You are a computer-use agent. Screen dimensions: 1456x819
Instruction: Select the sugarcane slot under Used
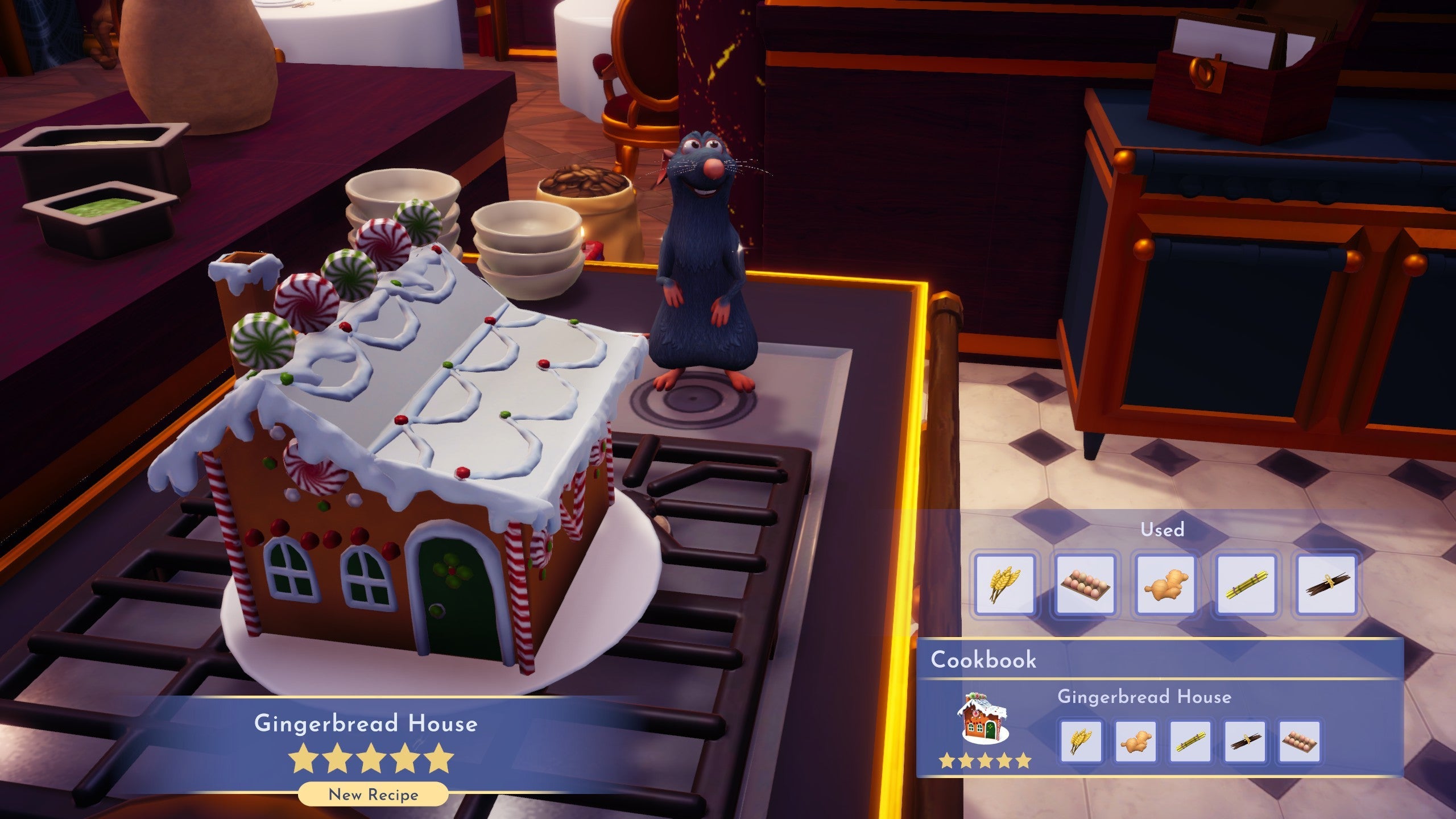pos(1246,585)
